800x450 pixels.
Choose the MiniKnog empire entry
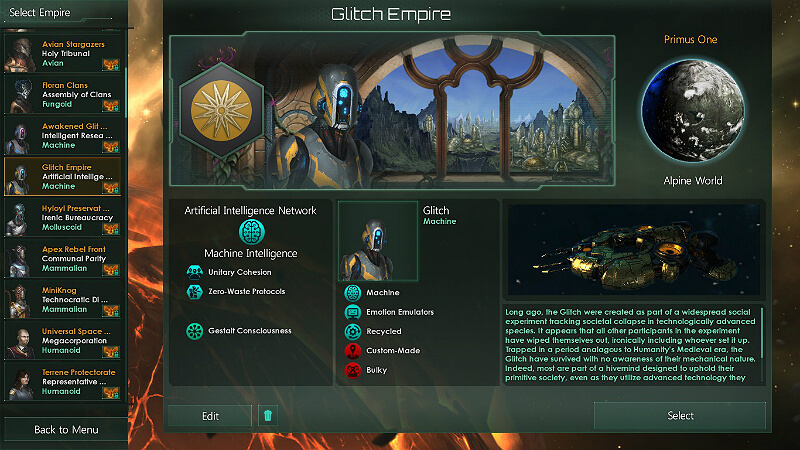point(63,299)
